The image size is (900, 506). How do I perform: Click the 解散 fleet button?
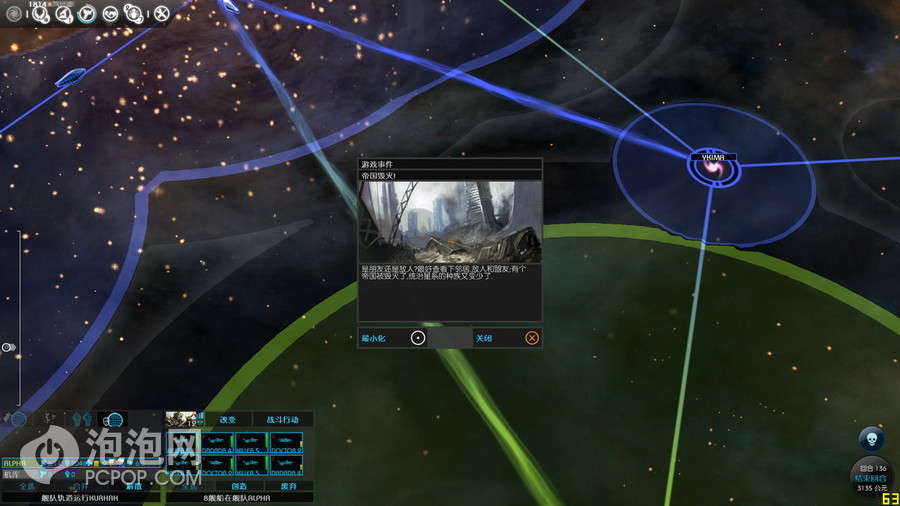(x=132, y=486)
